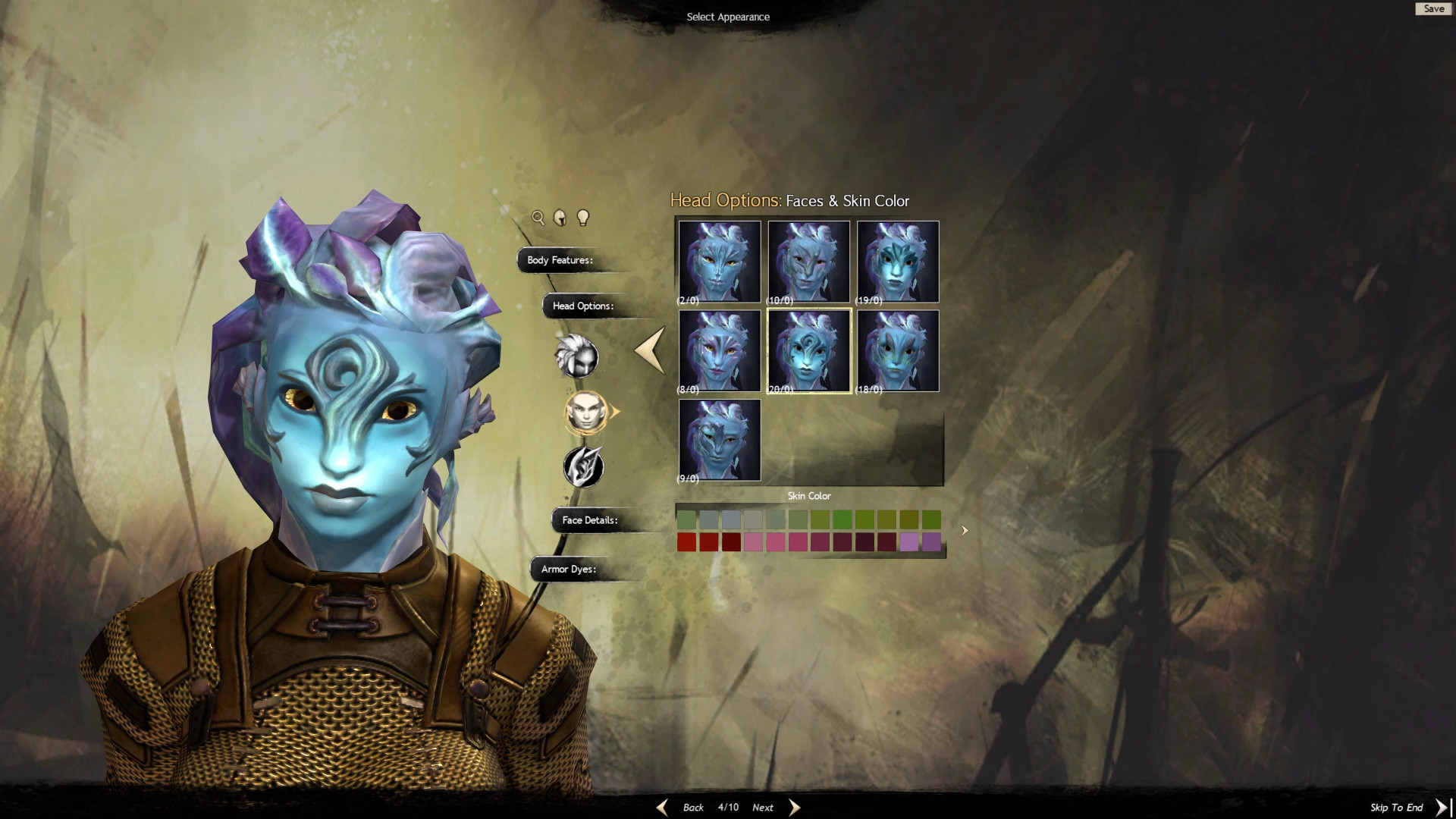Image resolution: width=1456 pixels, height=819 pixels.
Task: Pick the dark red skin color swatch
Action: [x=731, y=541]
